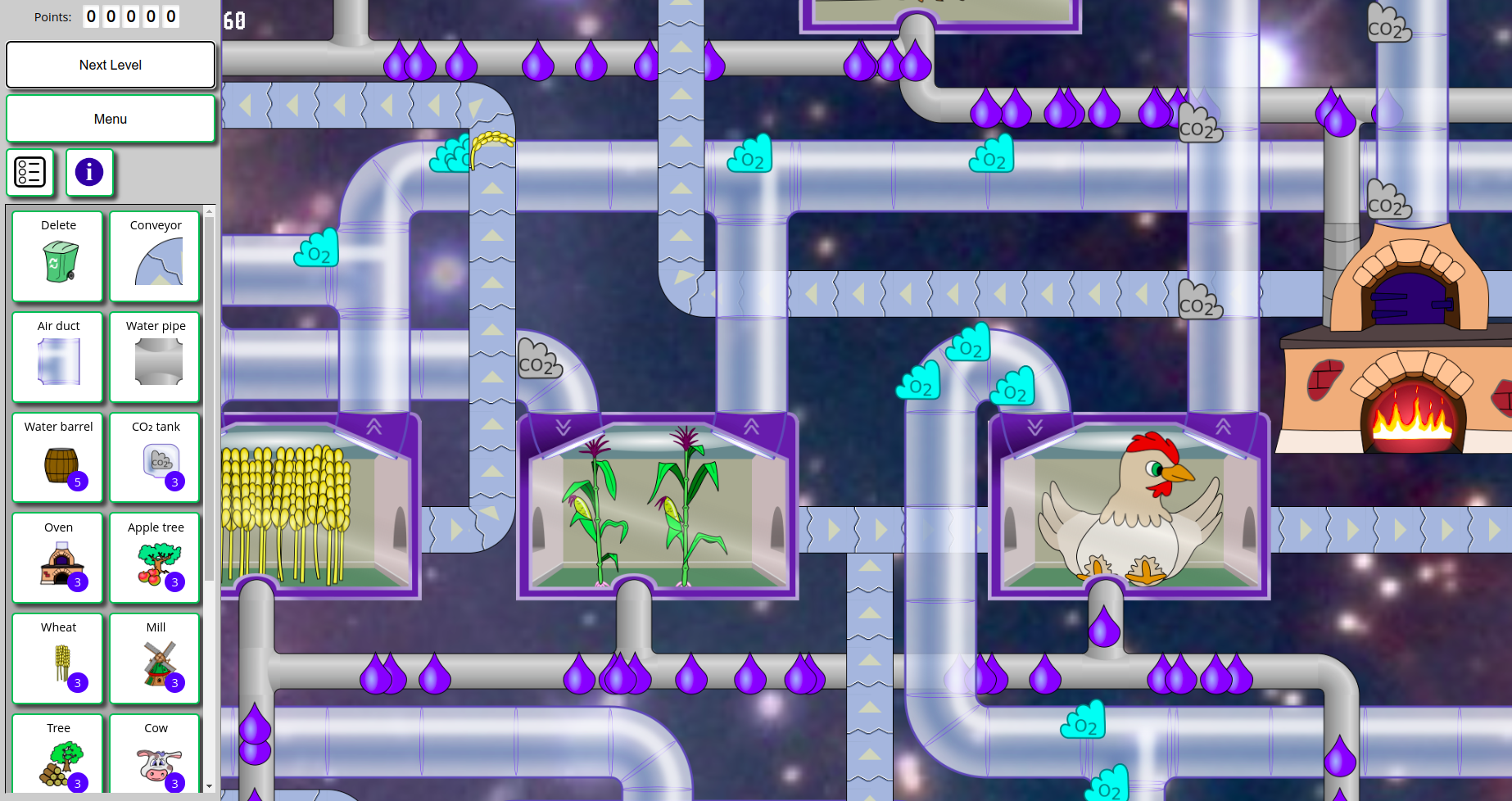Choose the Mill item
The image size is (1512, 801).
[x=156, y=658]
